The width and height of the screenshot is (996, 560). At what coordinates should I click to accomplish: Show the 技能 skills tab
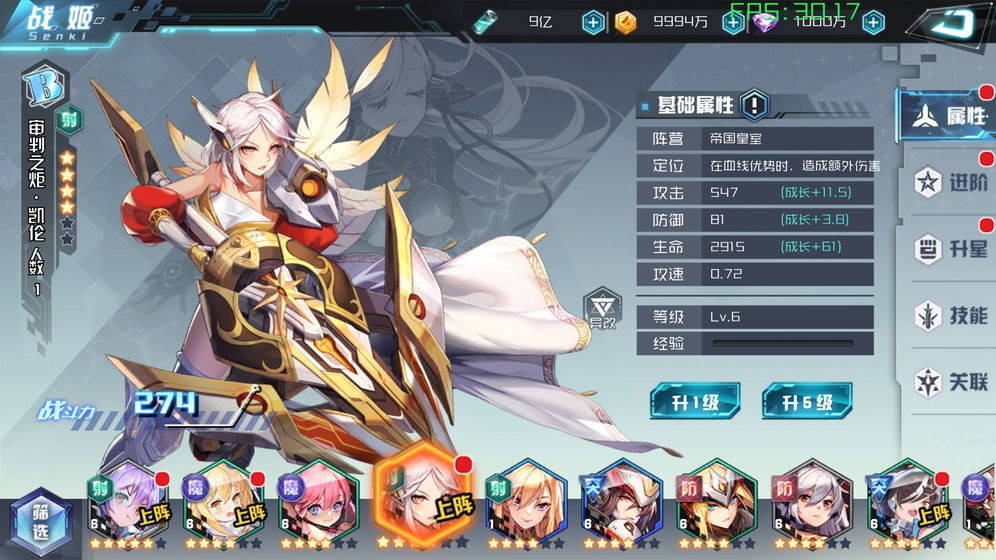951,315
